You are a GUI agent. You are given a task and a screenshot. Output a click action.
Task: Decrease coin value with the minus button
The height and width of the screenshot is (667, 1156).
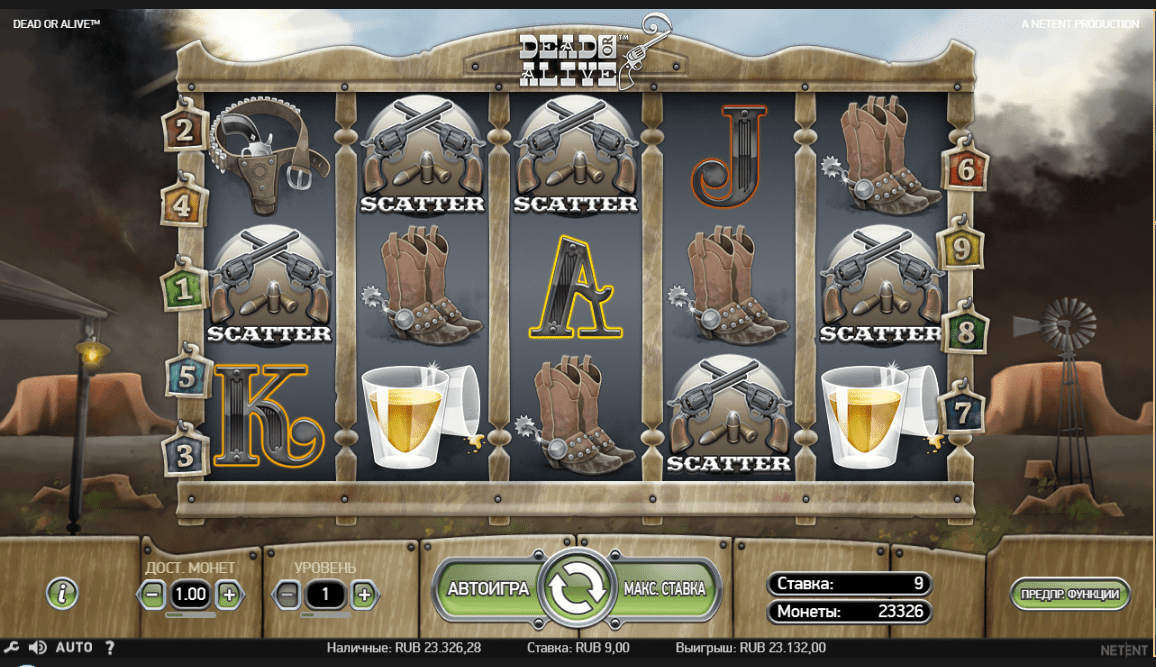pos(153,595)
